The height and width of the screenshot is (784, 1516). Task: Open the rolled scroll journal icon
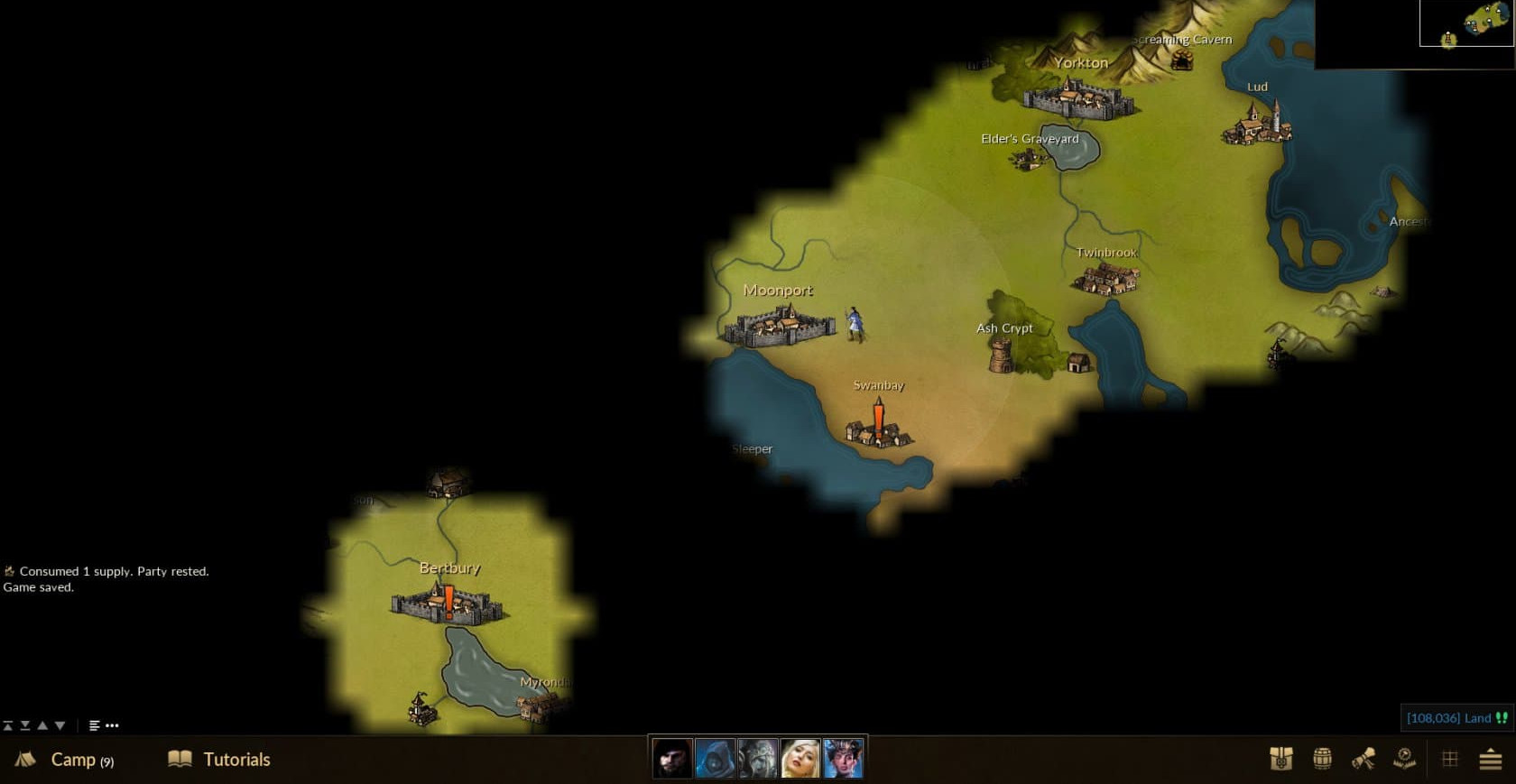(x=1363, y=759)
